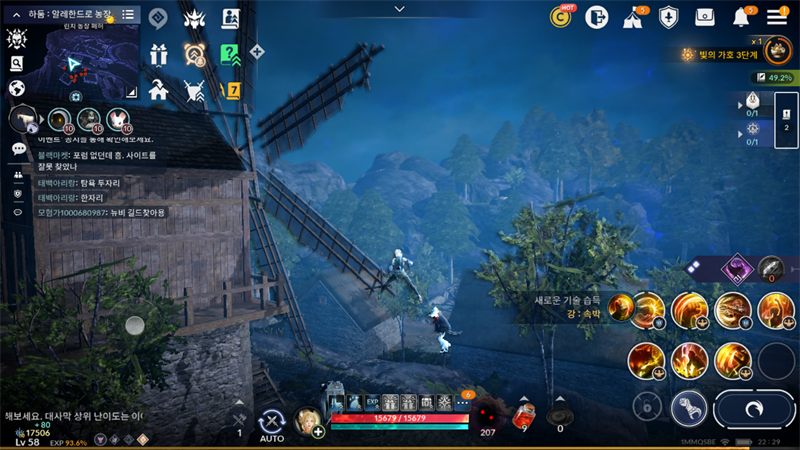Open the shield with sword icon
800x450 pixels.
[x=669, y=17]
